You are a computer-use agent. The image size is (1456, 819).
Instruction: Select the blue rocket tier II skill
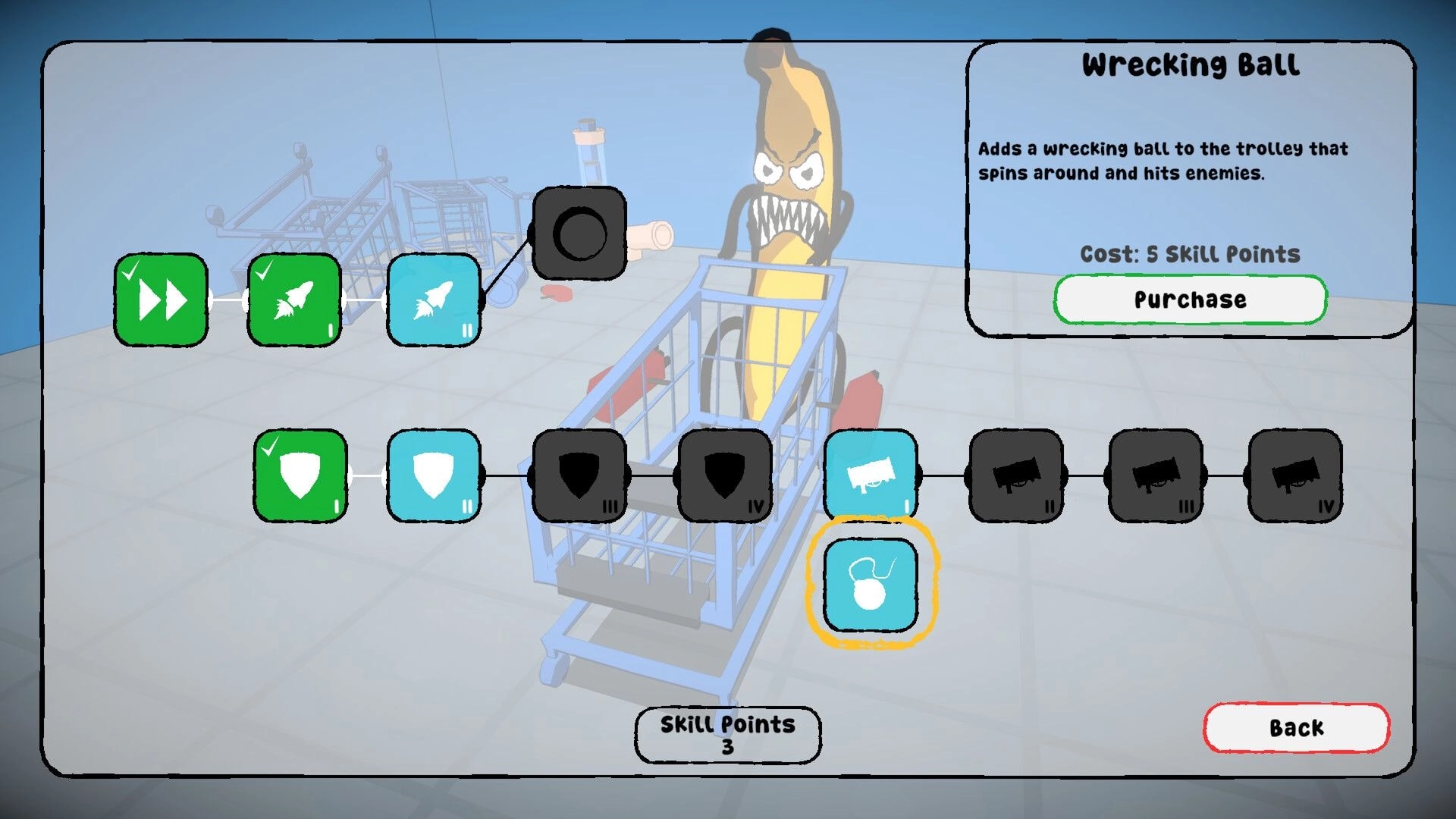pos(434,301)
